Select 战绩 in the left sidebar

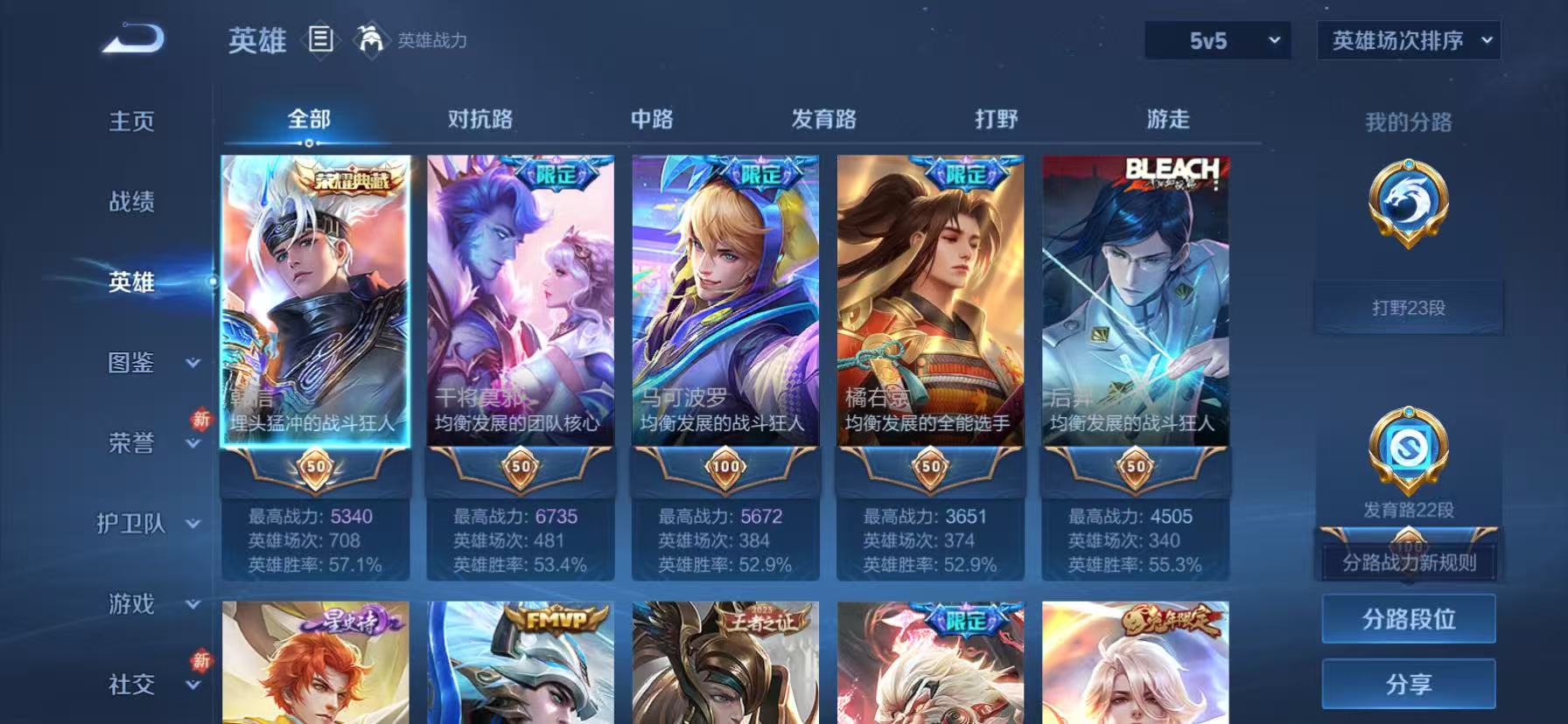131,202
